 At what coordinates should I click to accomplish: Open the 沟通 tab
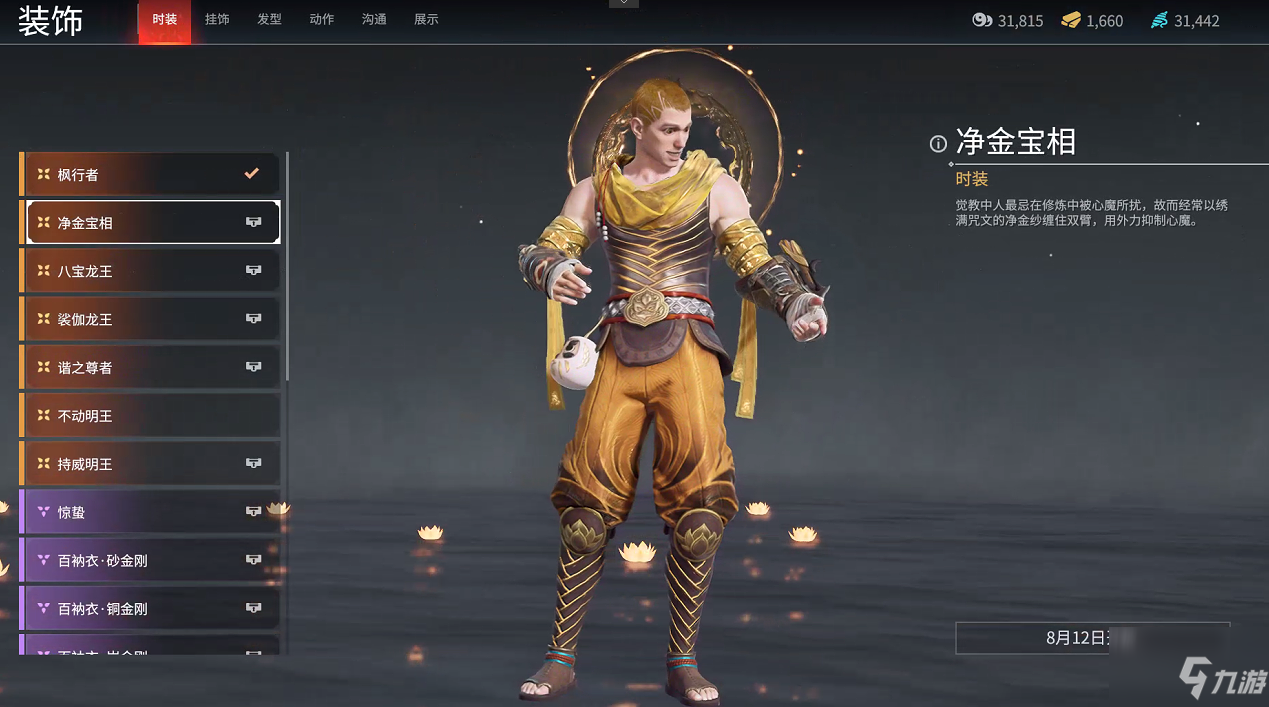(374, 20)
